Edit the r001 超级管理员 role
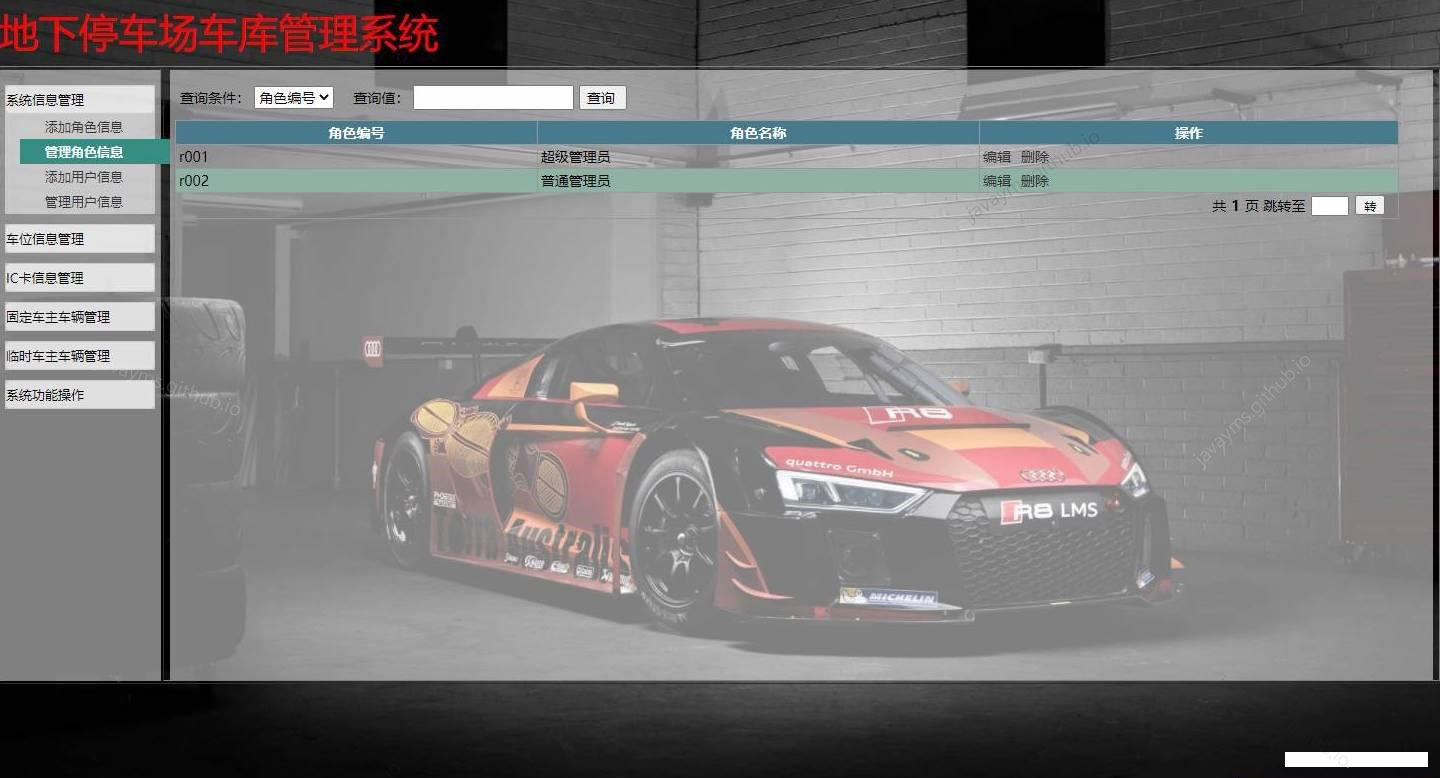 997,157
